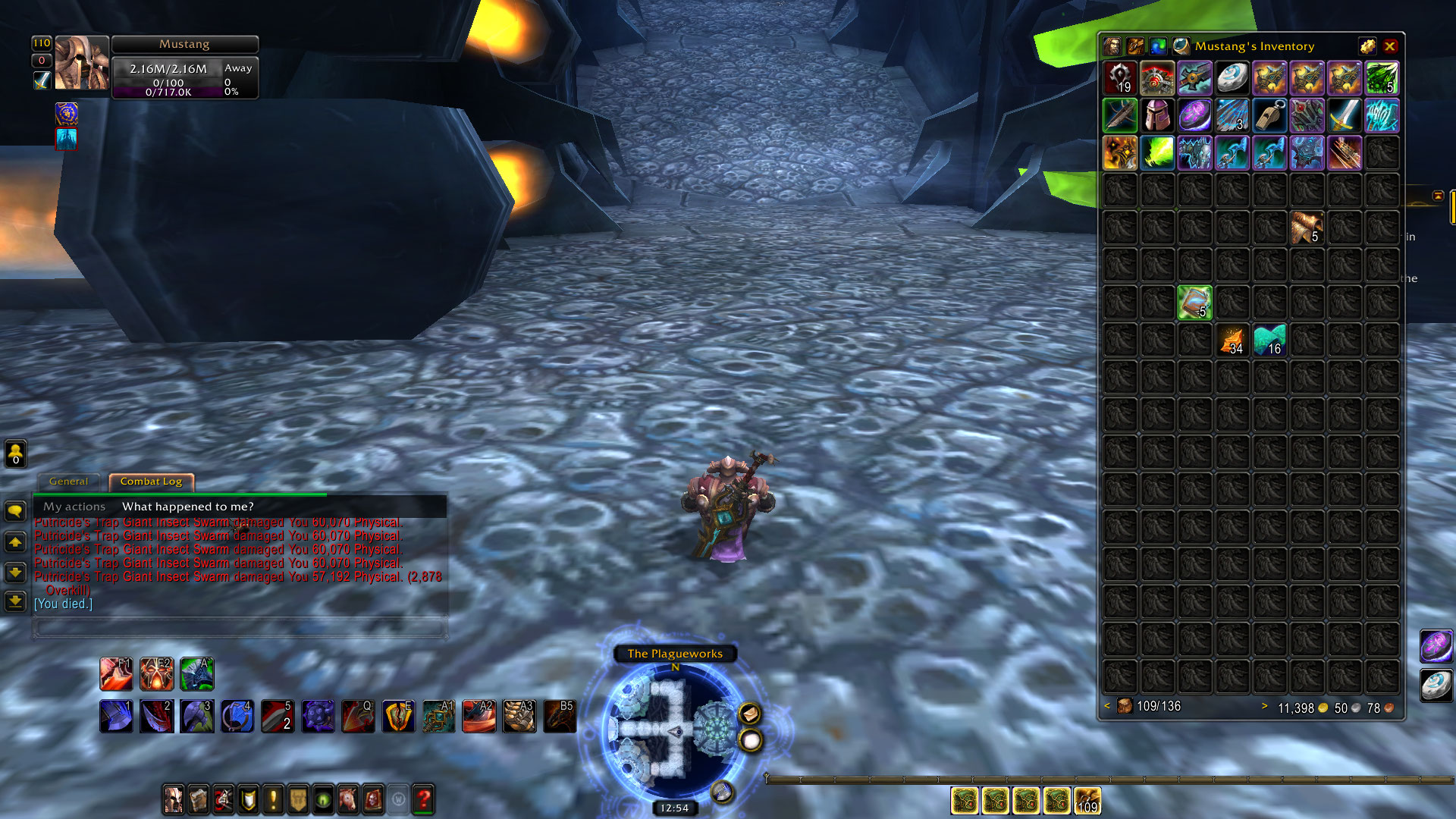Open the red question mark help button
1456x819 pixels.
click(x=423, y=799)
